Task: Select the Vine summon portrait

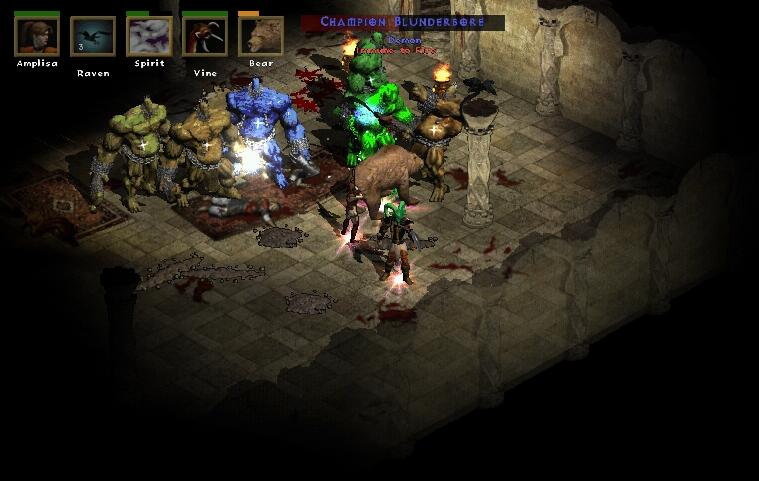Action: click(x=204, y=36)
